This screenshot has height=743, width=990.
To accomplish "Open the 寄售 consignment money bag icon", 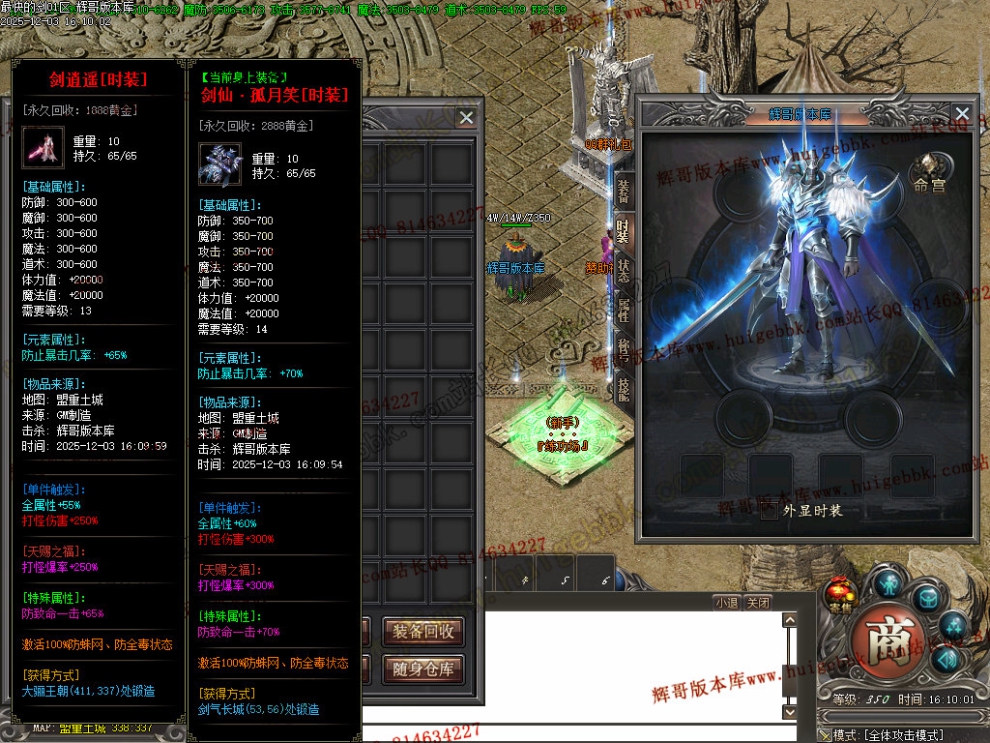I will pos(838,595).
